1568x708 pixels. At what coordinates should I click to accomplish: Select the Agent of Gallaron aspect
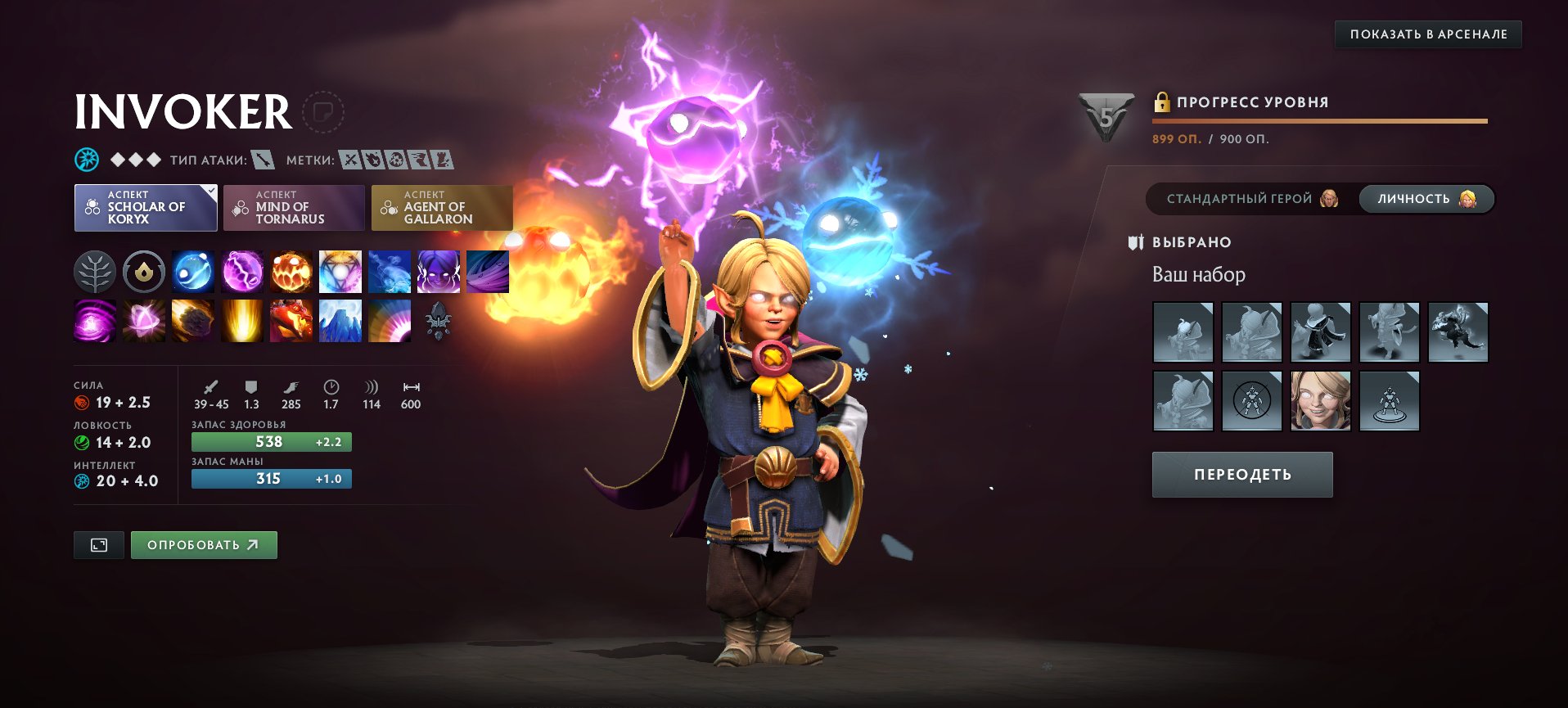[x=442, y=207]
